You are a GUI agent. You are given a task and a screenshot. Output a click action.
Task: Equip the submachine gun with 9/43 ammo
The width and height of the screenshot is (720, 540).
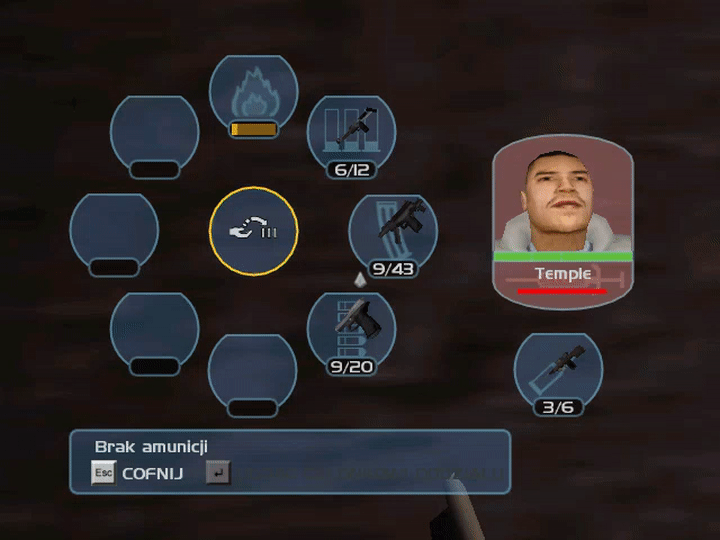tap(392, 232)
